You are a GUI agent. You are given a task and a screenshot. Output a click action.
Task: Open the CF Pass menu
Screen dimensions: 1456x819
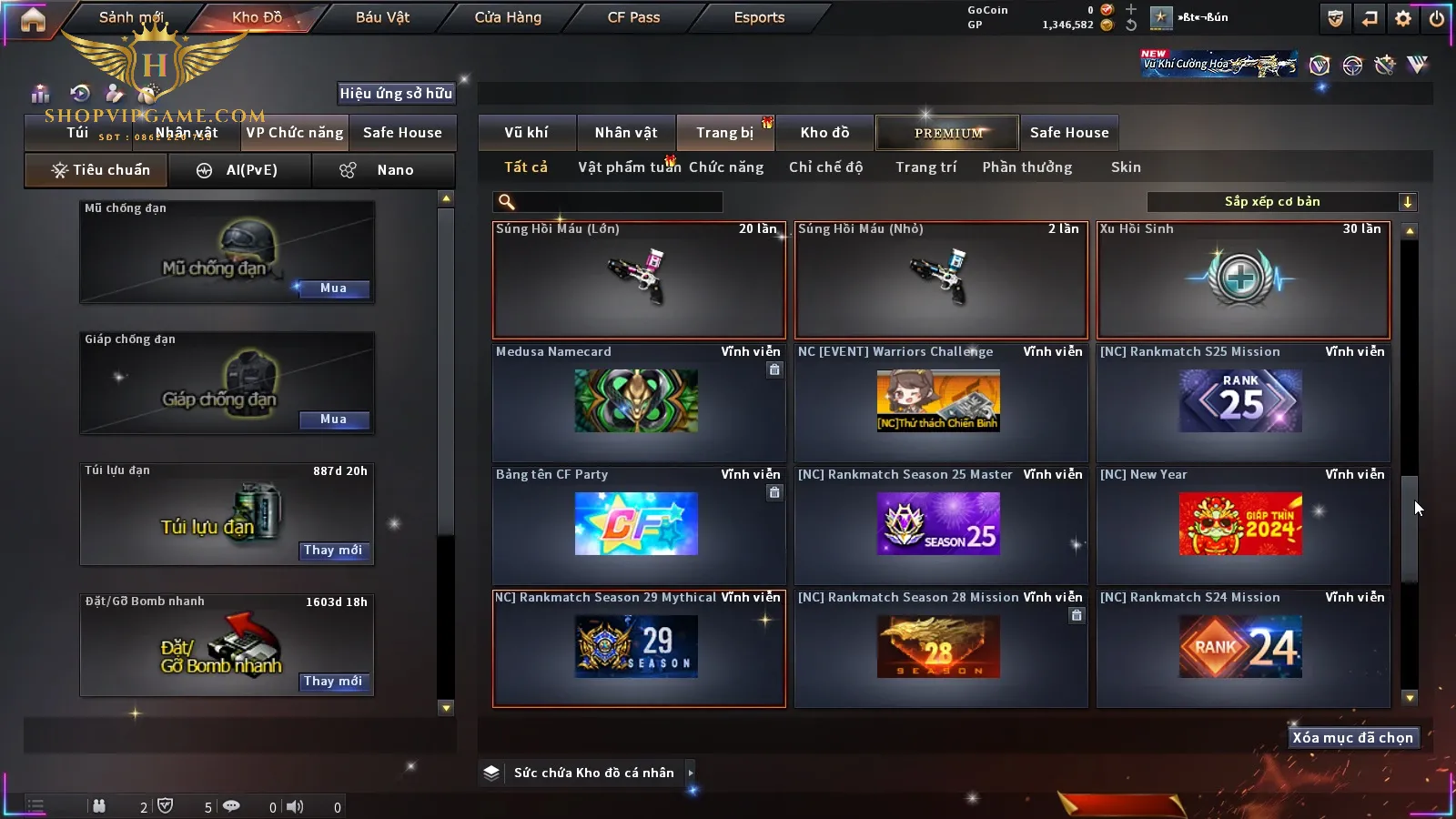(633, 17)
